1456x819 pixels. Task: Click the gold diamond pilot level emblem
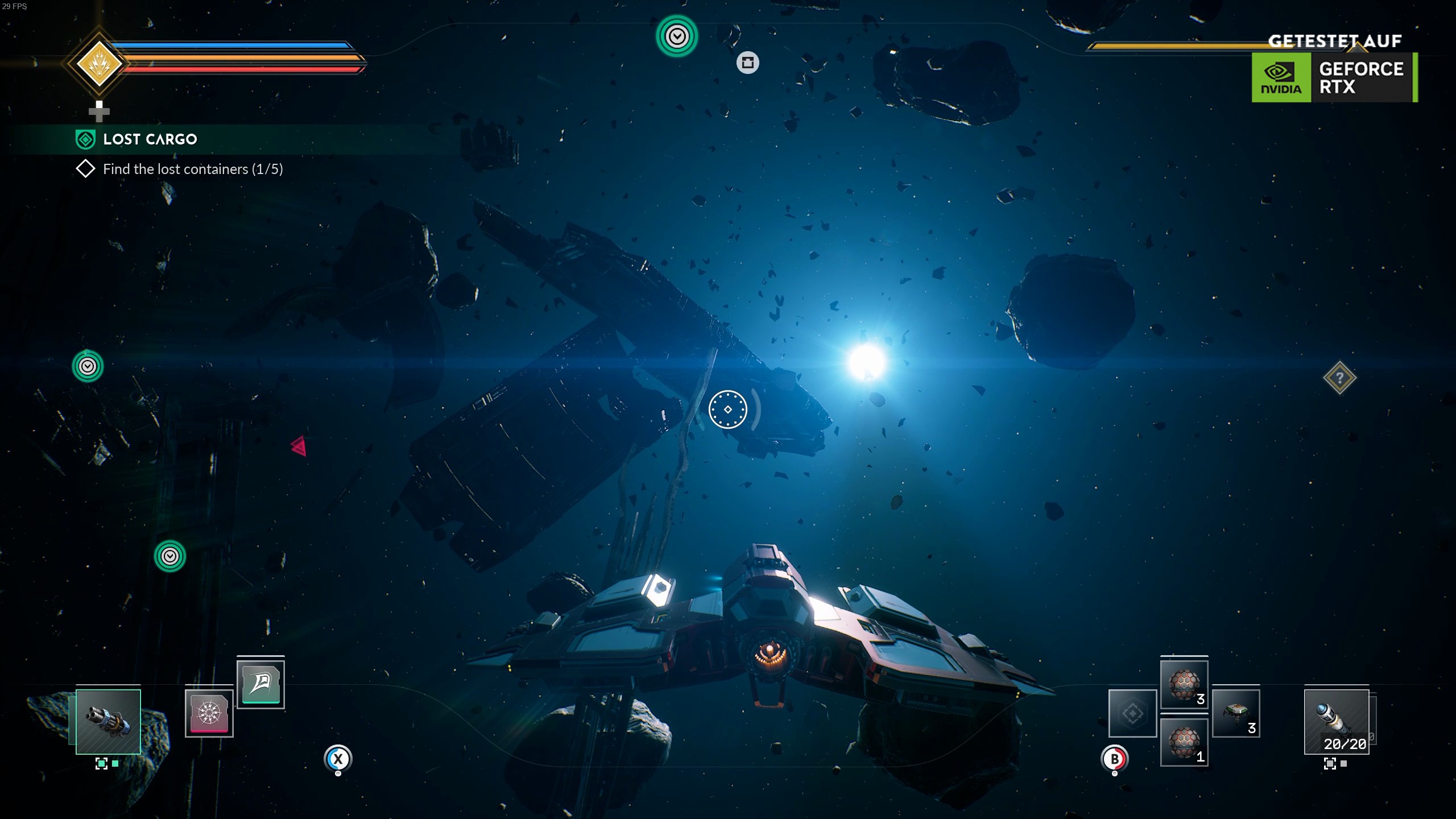click(100, 64)
